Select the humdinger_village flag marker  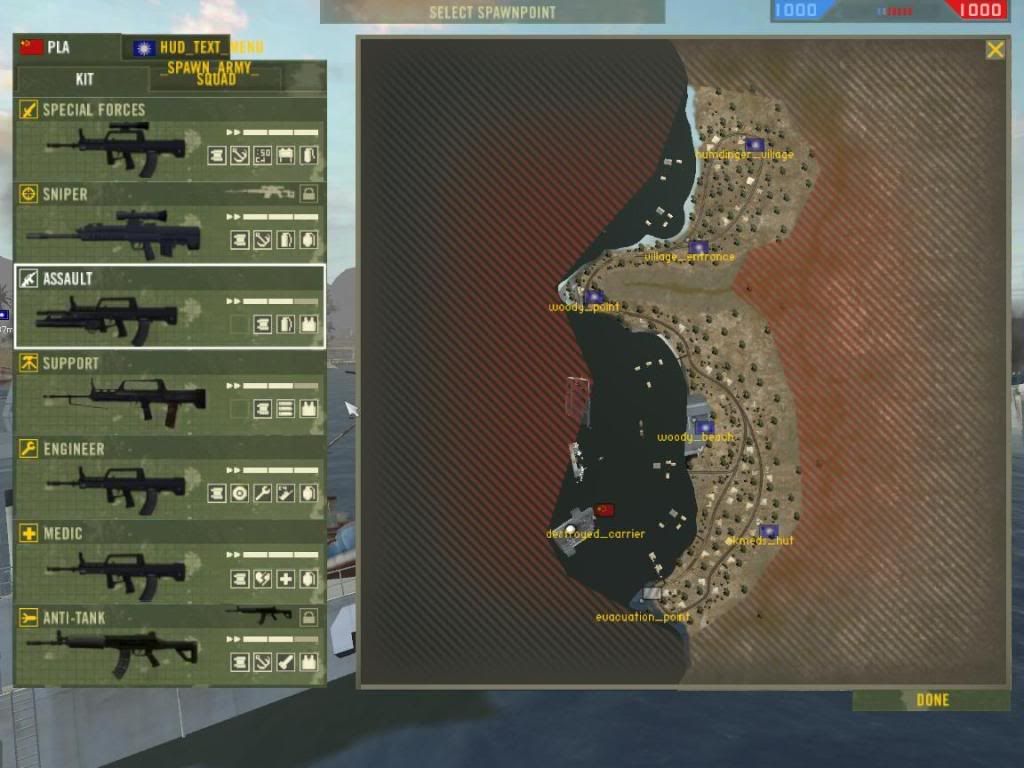pos(754,145)
